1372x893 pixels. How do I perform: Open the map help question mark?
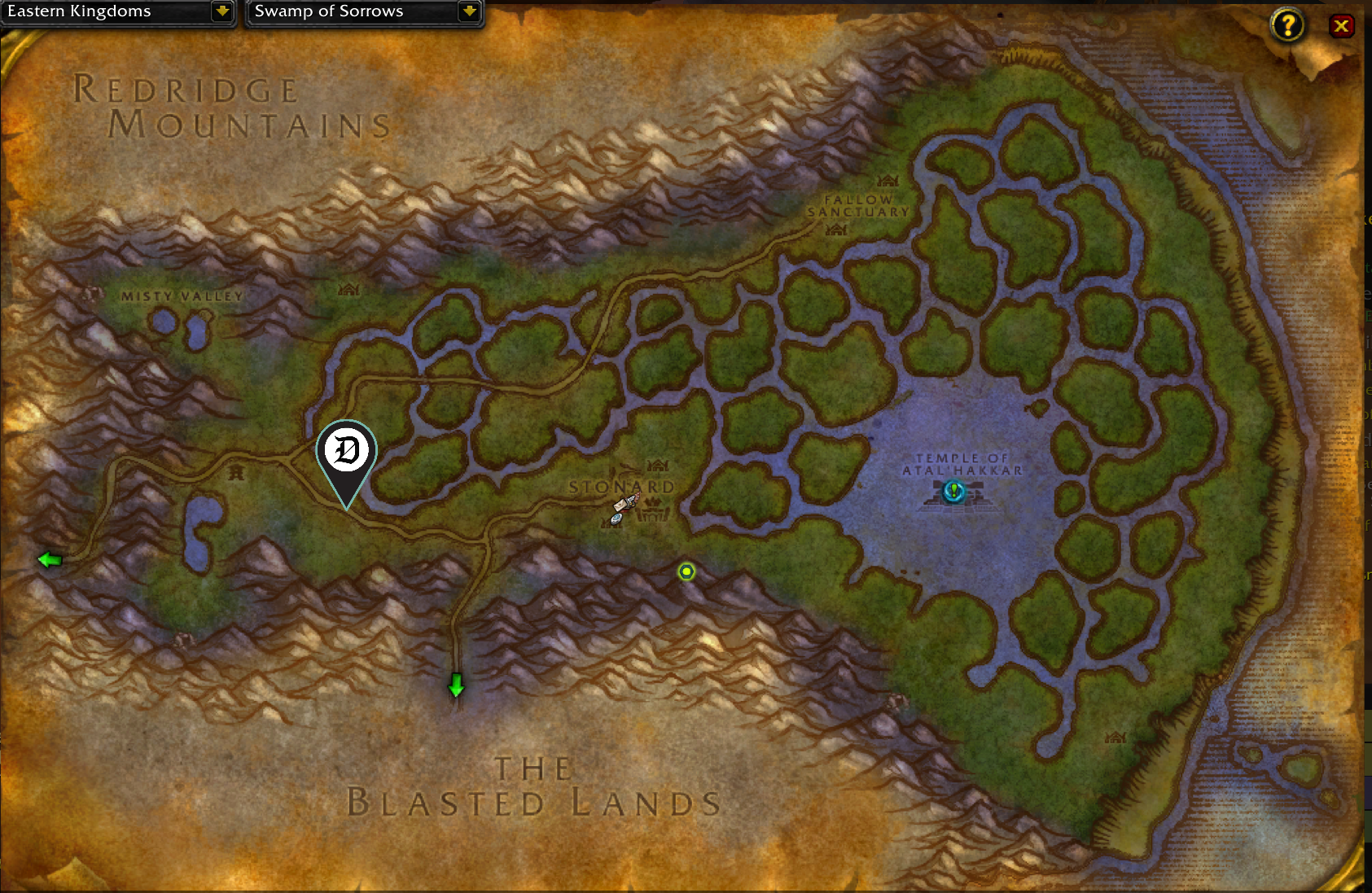click(x=1287, y=25)
